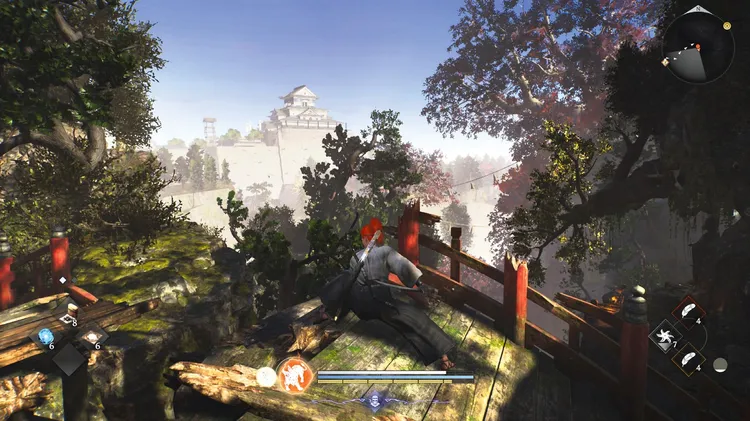Click the grey round indicator beside feather slots
The image size is (750, 421).
(x=720, y=364)
